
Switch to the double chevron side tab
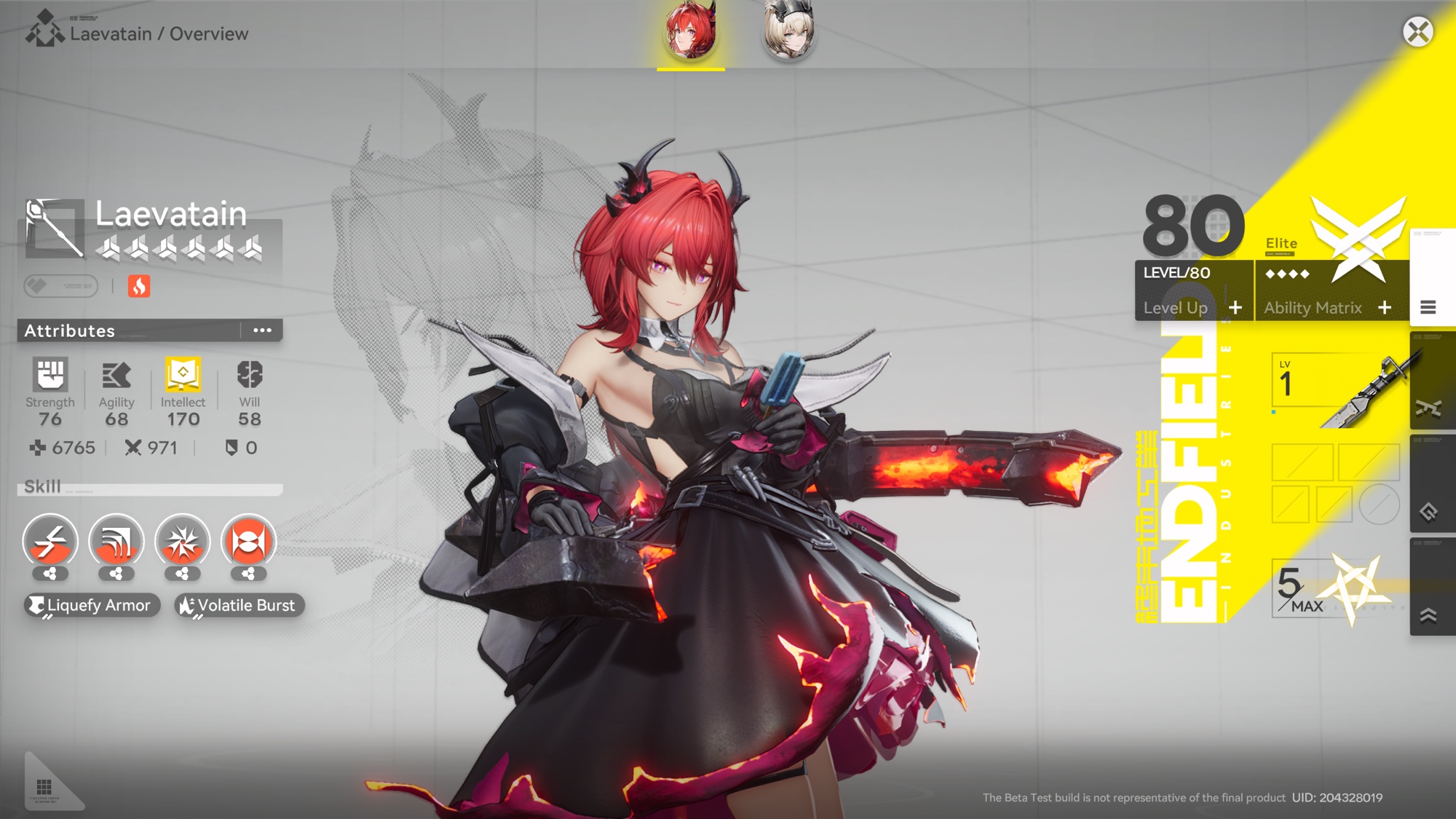click(1428, 616)
